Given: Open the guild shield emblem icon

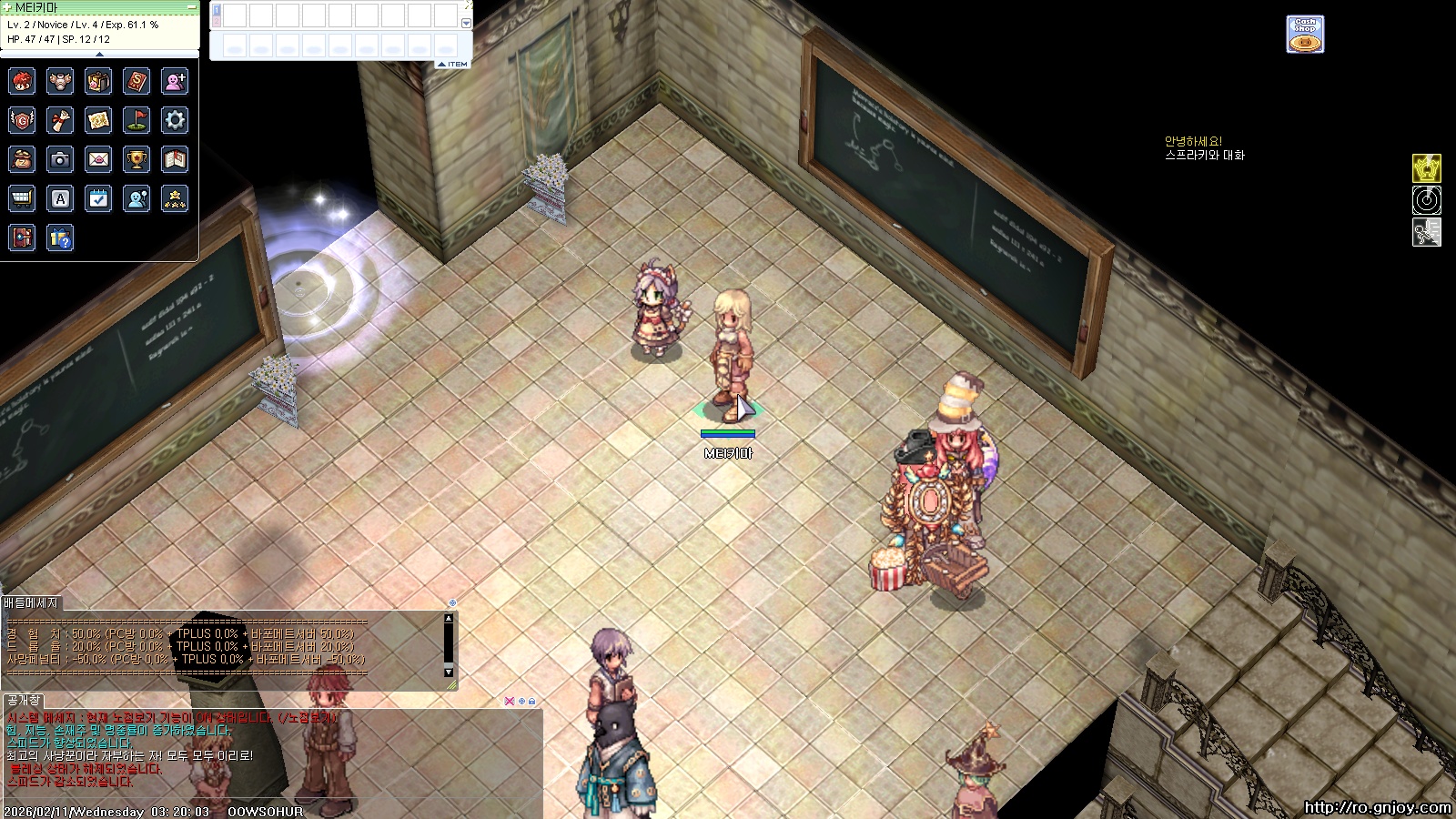Looking at the screenshot, I should point(22,120).
